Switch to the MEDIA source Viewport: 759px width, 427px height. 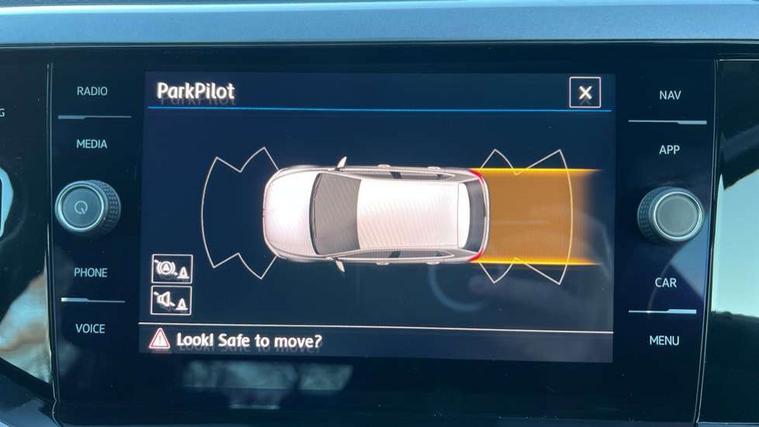92,144
